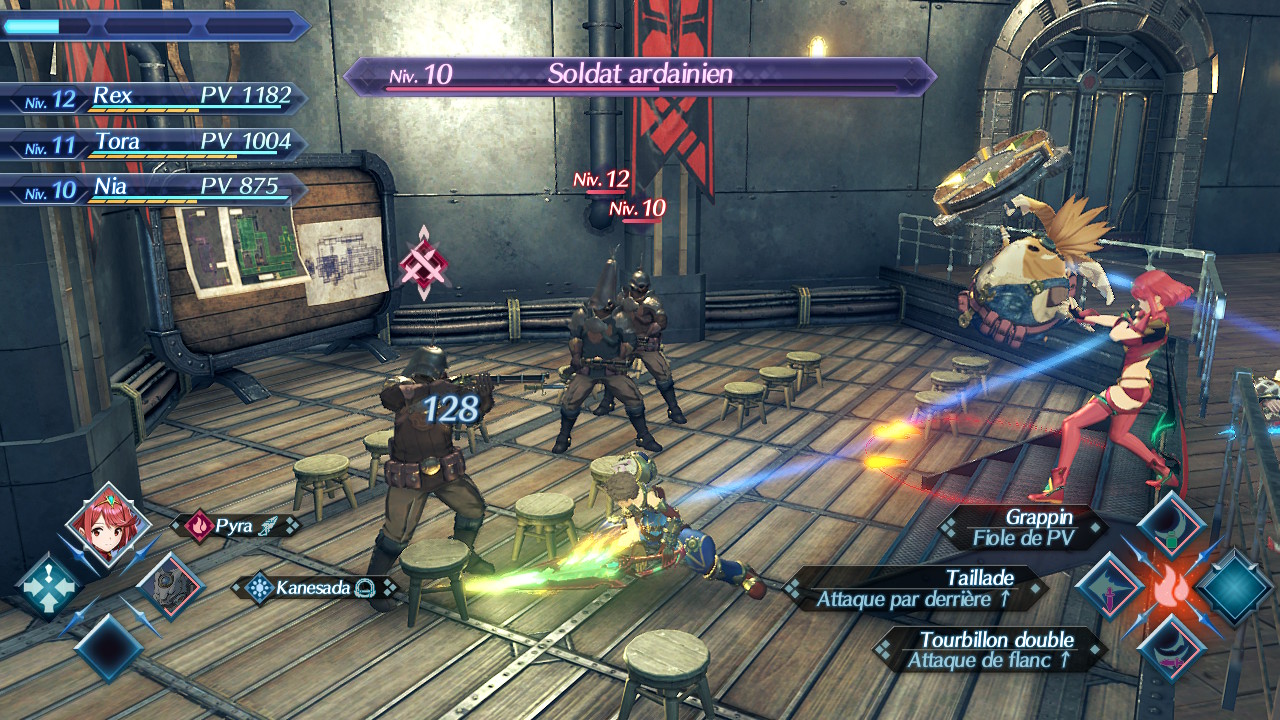Switch to the Kanesada blade portrait

(169, 587)
